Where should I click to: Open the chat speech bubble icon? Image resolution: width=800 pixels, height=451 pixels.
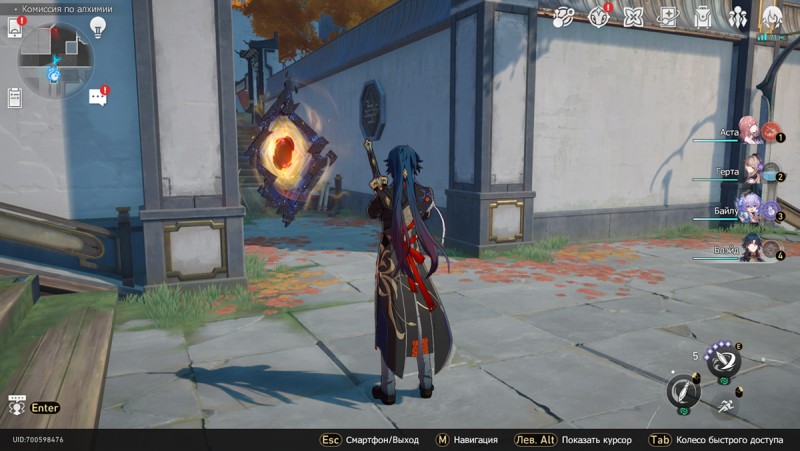[x=98, y=97]
